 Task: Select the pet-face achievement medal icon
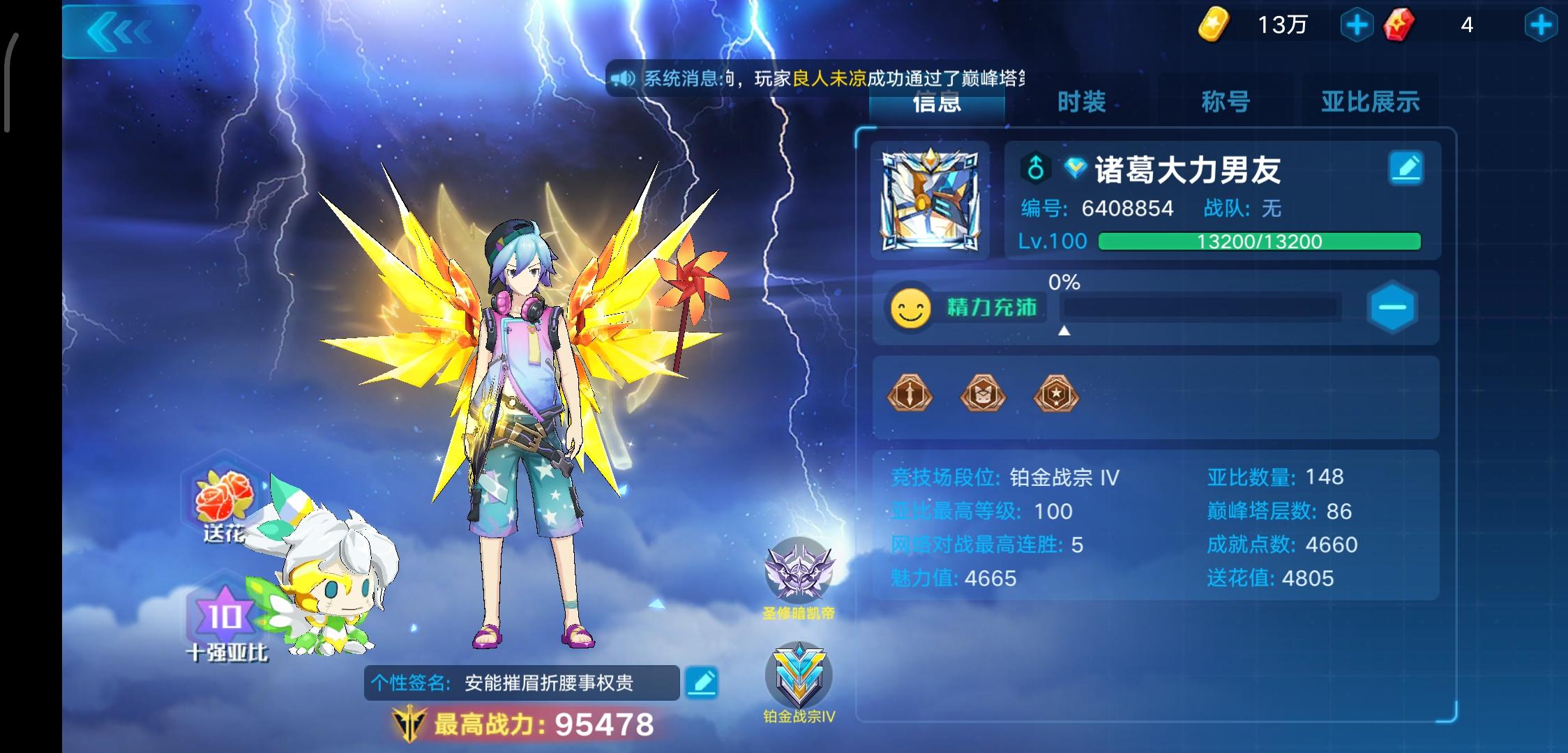983,396
